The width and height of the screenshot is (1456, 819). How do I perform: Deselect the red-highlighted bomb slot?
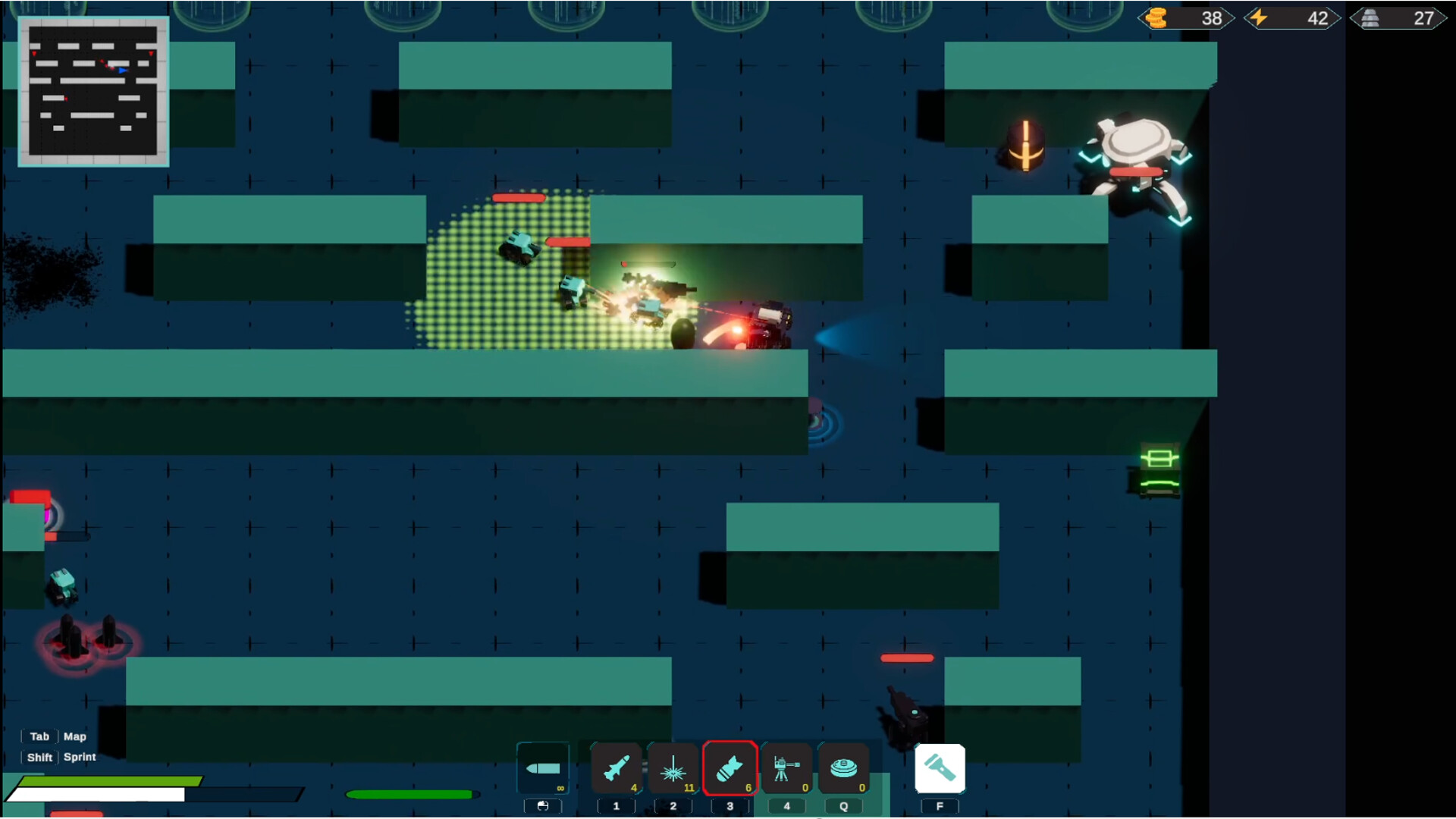click(730, 769)
